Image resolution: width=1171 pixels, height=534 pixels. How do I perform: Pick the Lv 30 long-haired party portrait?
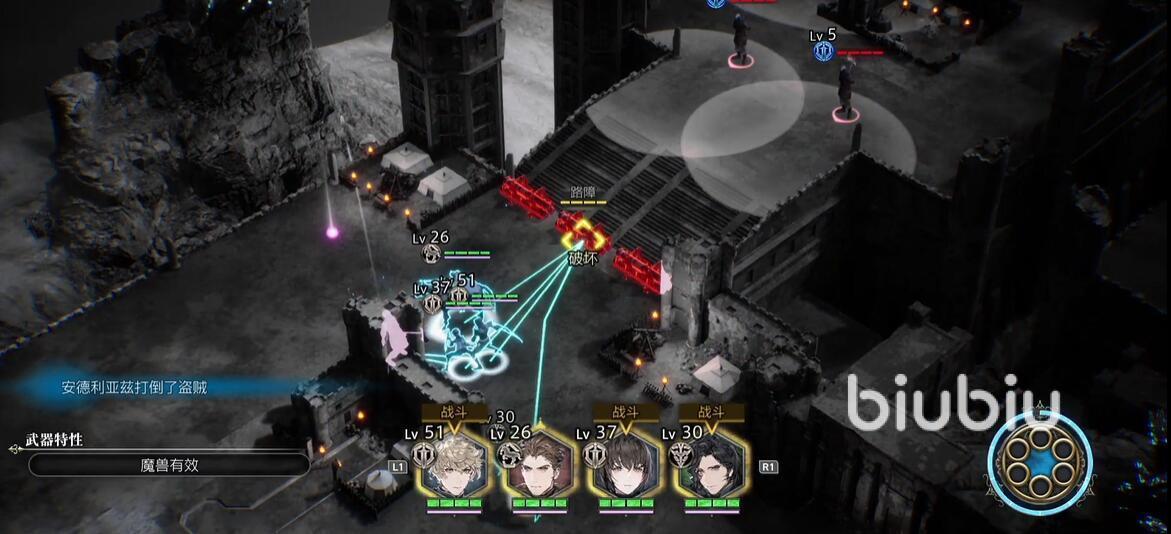tap(712, 468)
